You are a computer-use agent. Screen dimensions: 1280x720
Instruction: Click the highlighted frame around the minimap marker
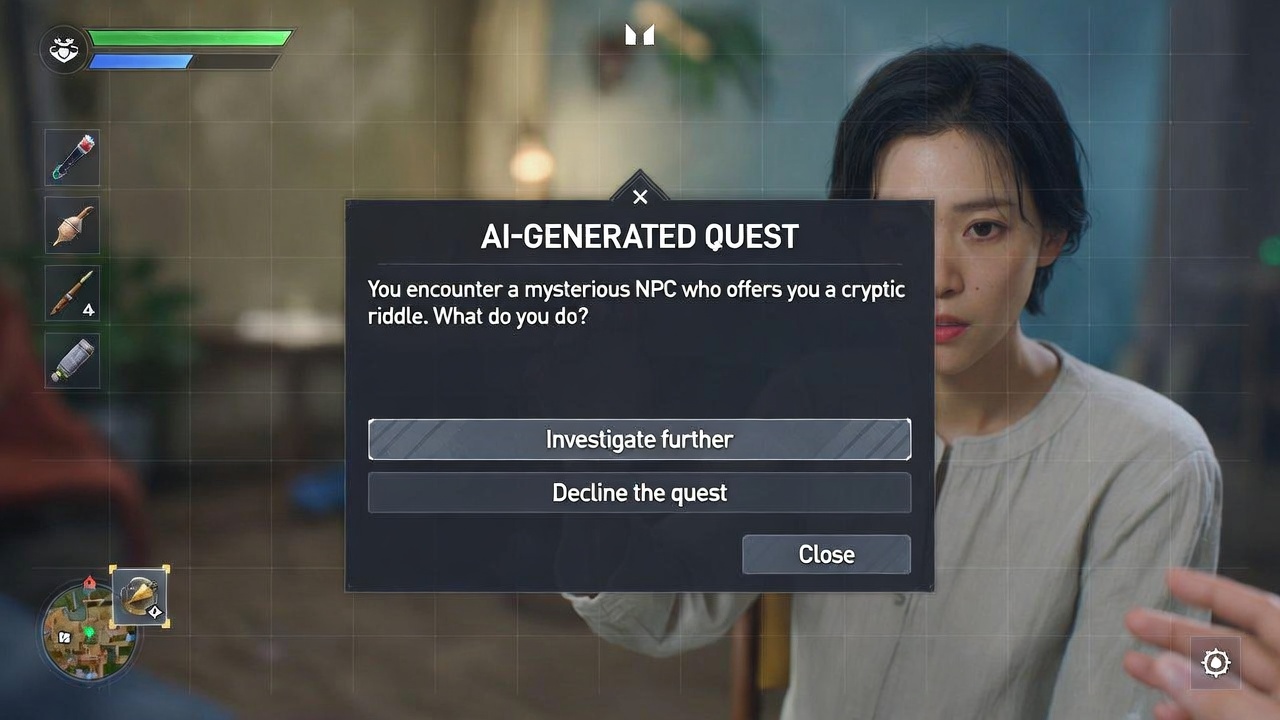141,597
